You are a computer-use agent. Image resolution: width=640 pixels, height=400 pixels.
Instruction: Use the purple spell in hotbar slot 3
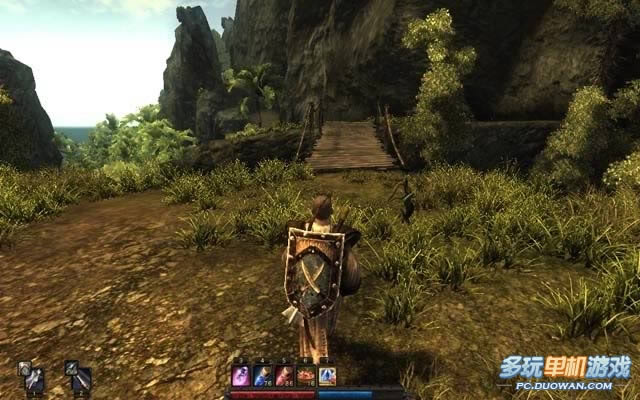point(241,376)
